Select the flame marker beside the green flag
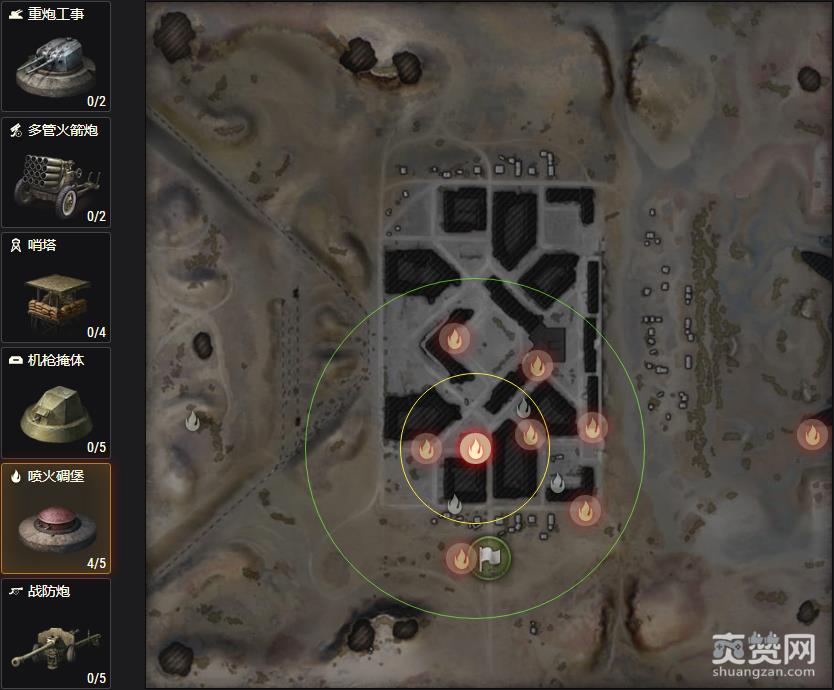Image resolution: width=834 pixels, height=690 pixels. [460, 558]
